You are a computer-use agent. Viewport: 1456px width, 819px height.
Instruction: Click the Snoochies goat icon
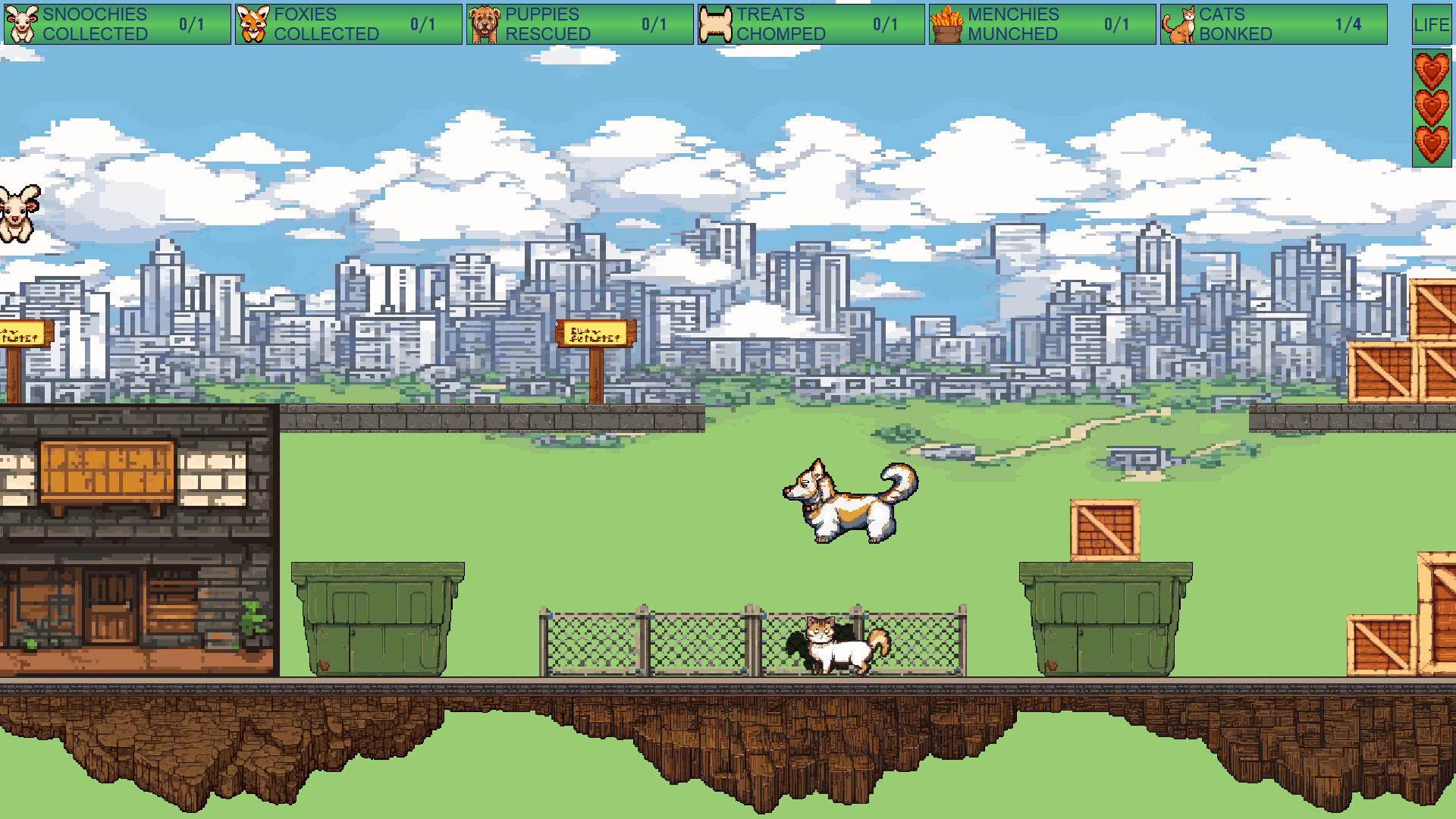[23, 23]
